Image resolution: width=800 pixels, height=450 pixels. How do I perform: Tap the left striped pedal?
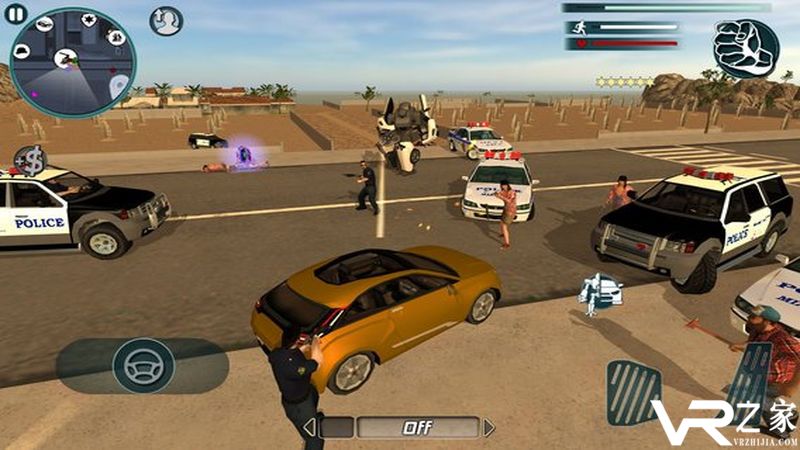633,392
